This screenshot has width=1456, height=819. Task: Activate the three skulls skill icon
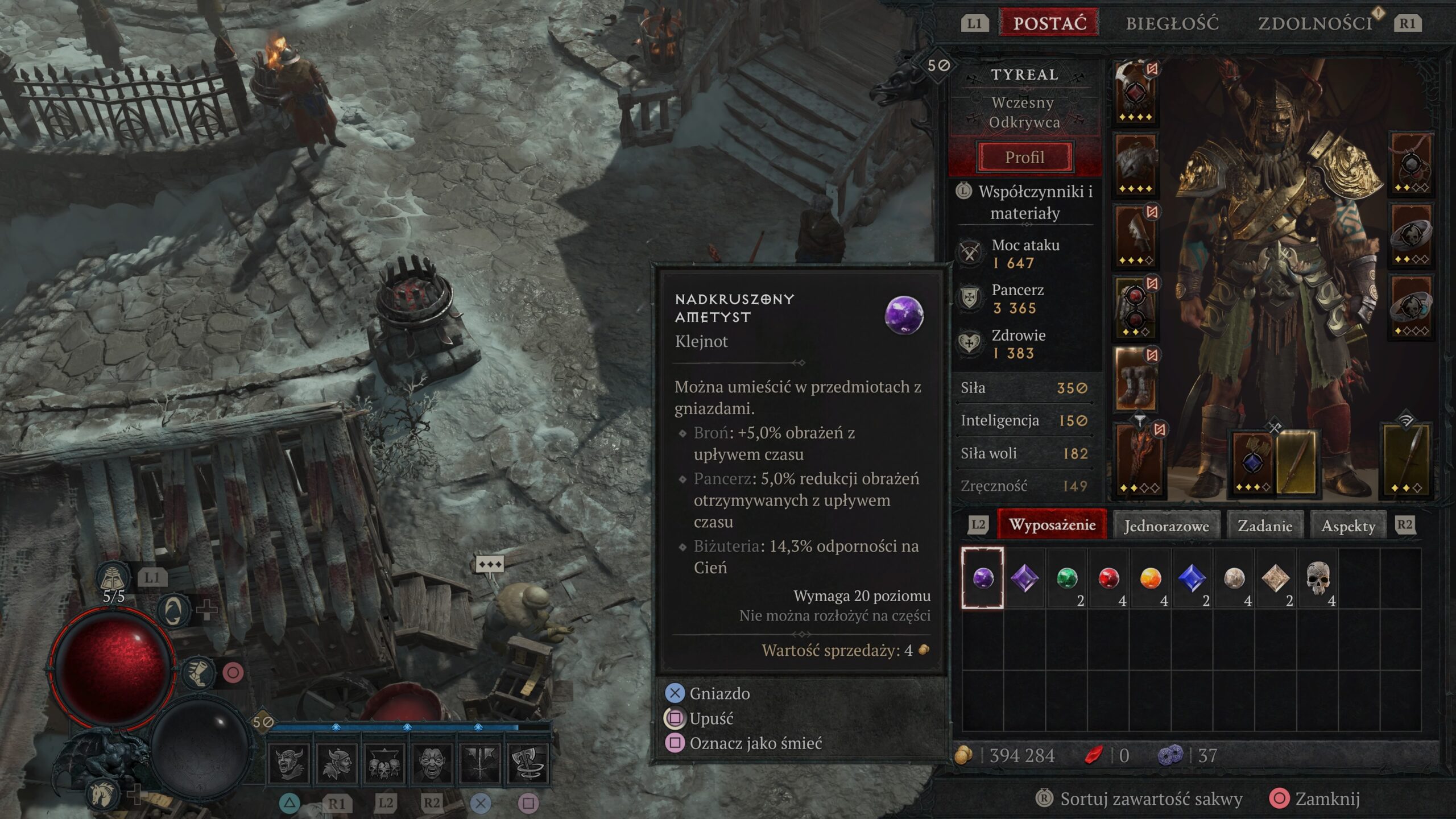tap(384, 763)
